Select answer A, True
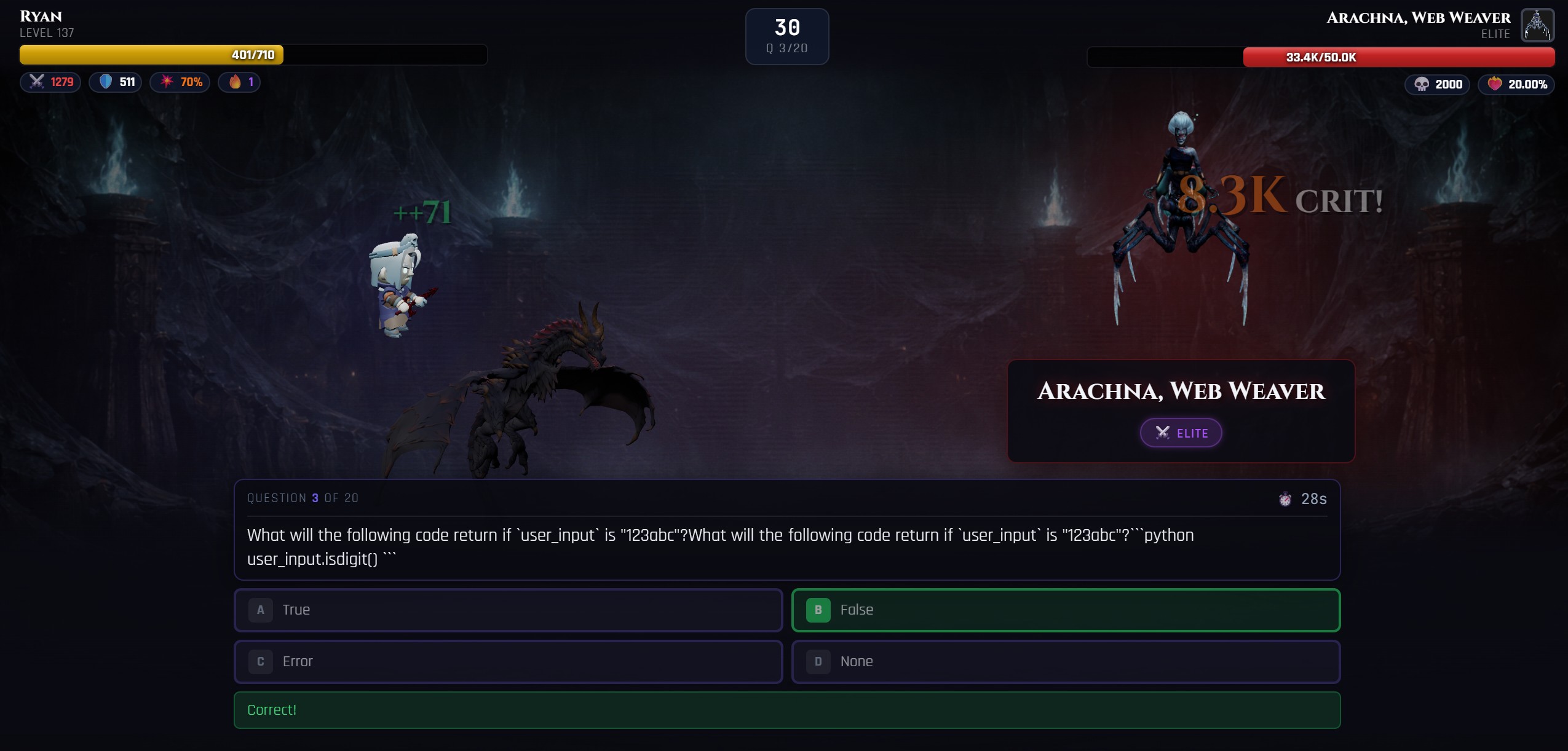Viewport: 1568px width, 751px height. (508, 610)
